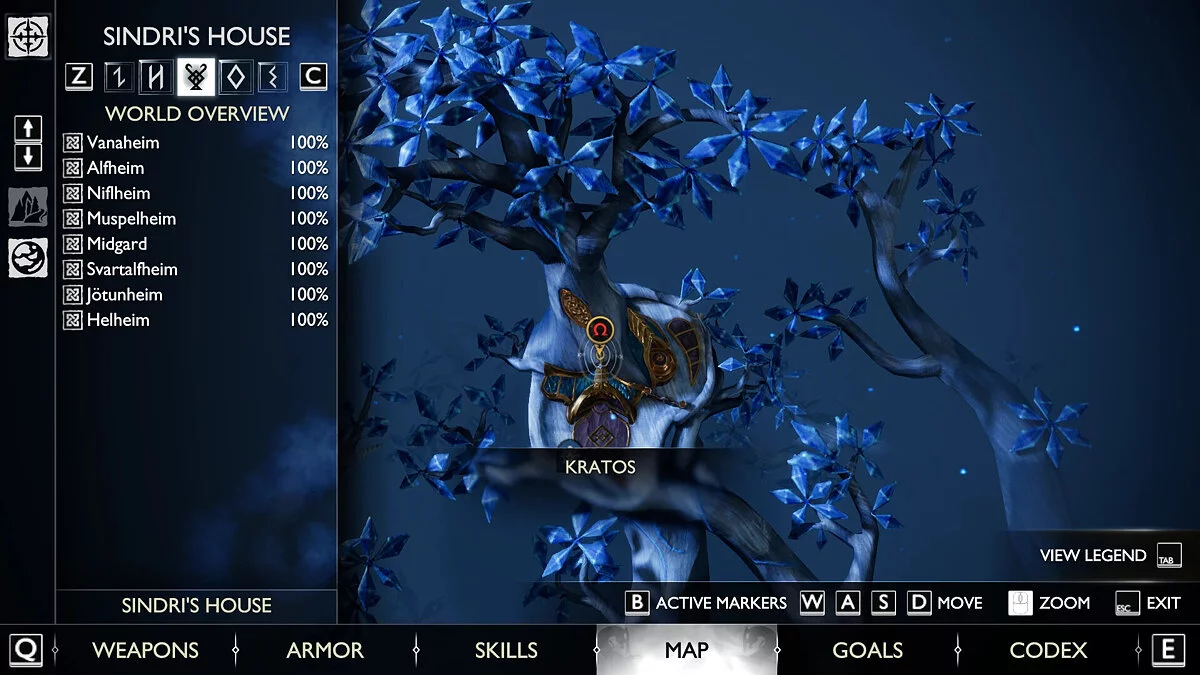
Task: Choose the diamond-shaped realm rune tab
Action: pos(235,76)
